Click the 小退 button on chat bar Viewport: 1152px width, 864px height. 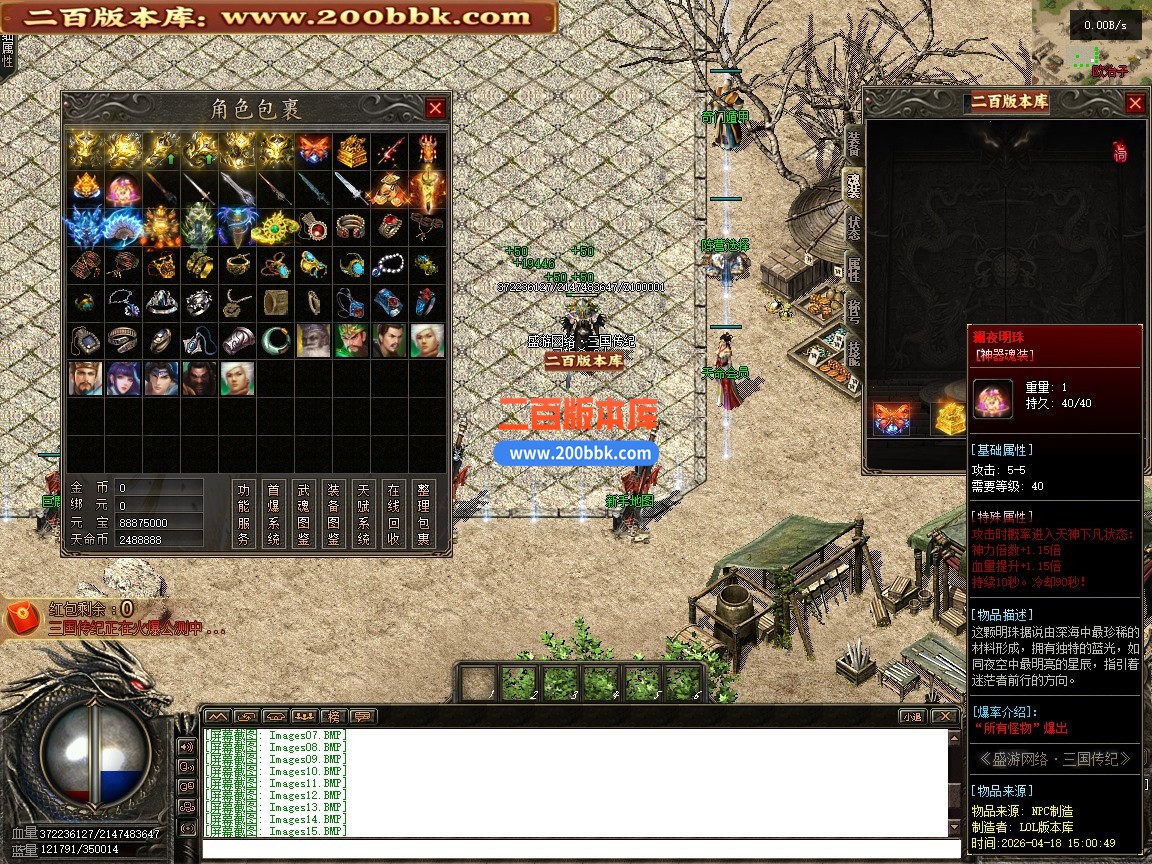click(x=911, y=716)
